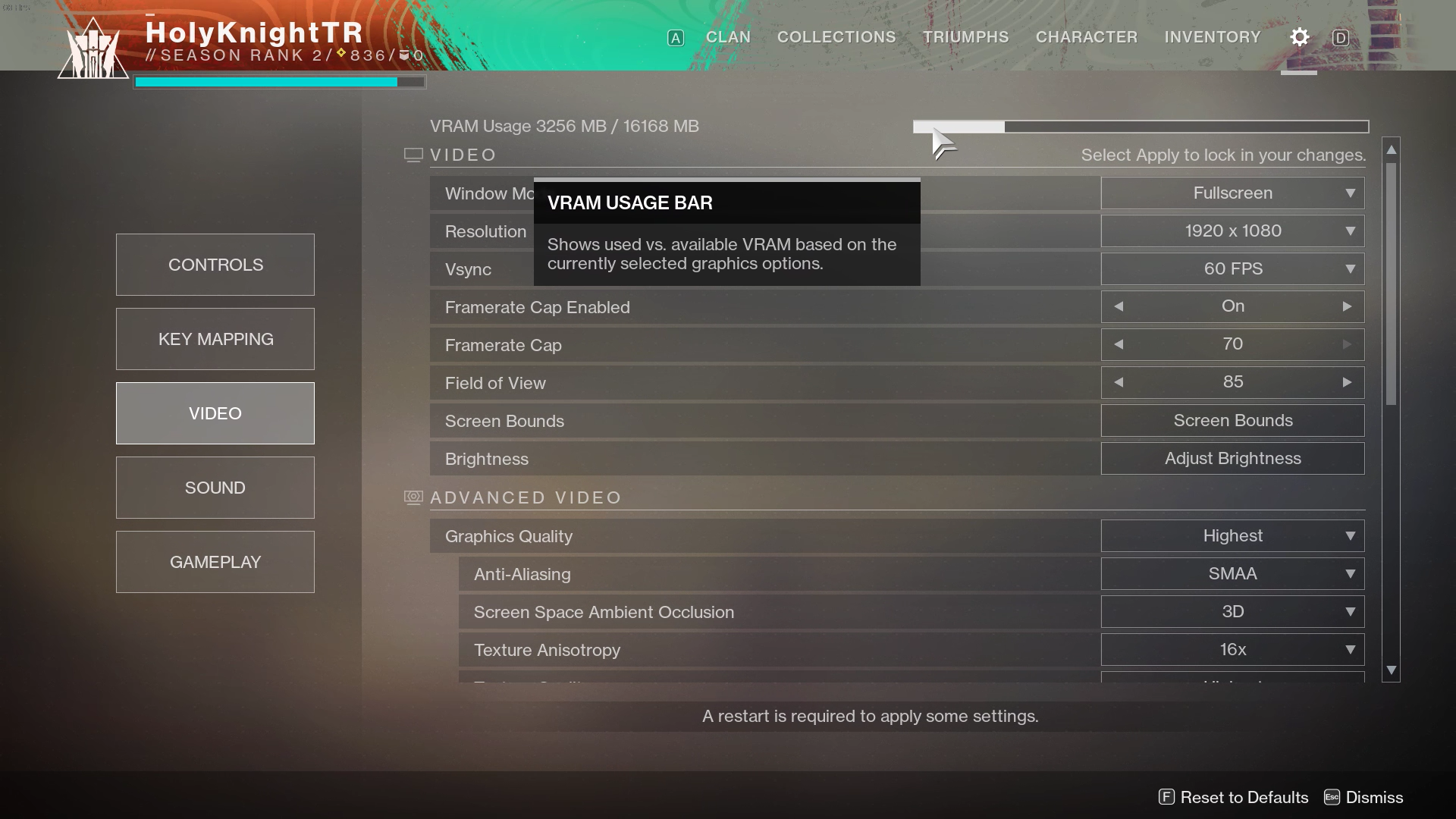Select the Sound settings section

[x=215, y=488]
